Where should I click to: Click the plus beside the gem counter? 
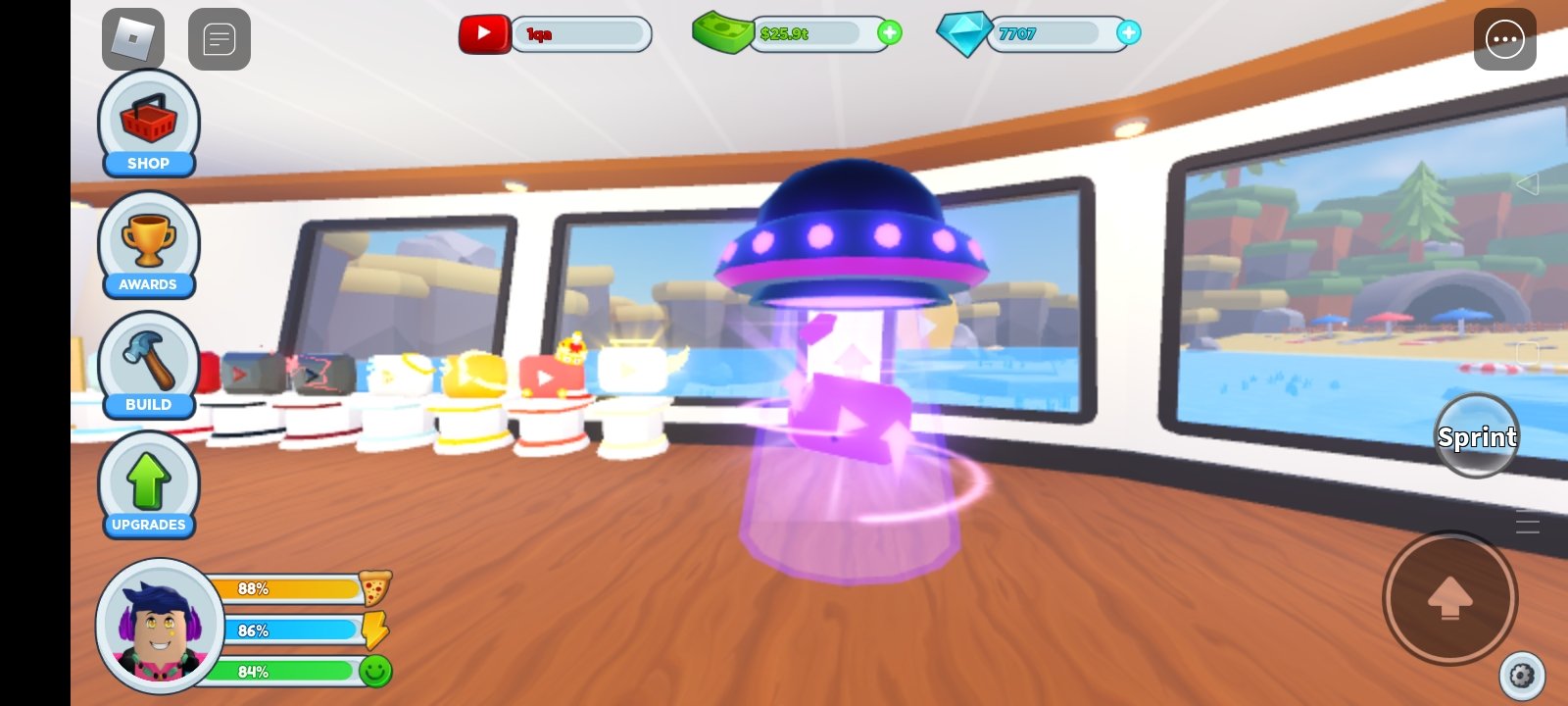[x=1129, y=34]
